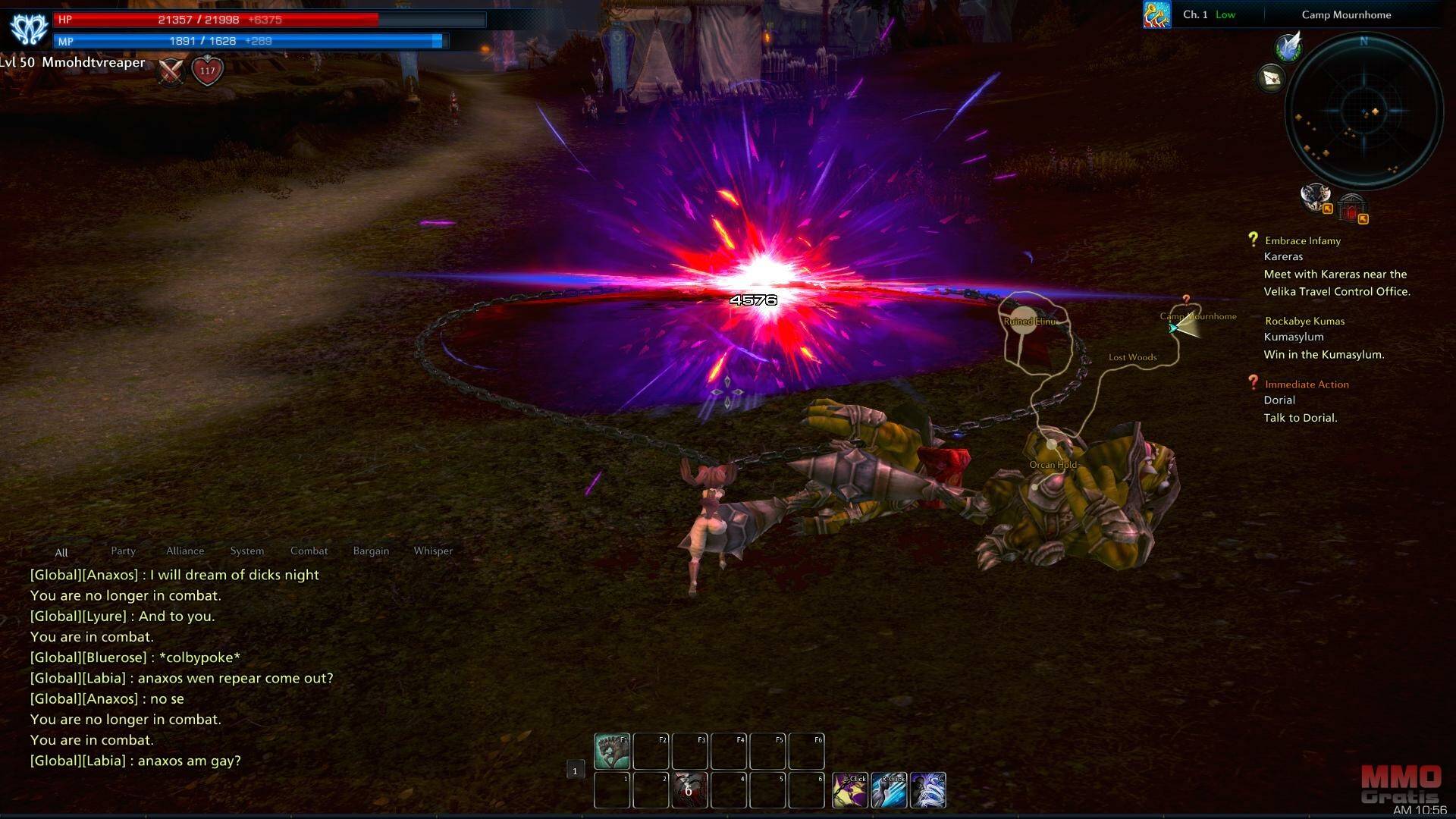Trigger the R-Click blue dash skill

click(x=890, y=790)
